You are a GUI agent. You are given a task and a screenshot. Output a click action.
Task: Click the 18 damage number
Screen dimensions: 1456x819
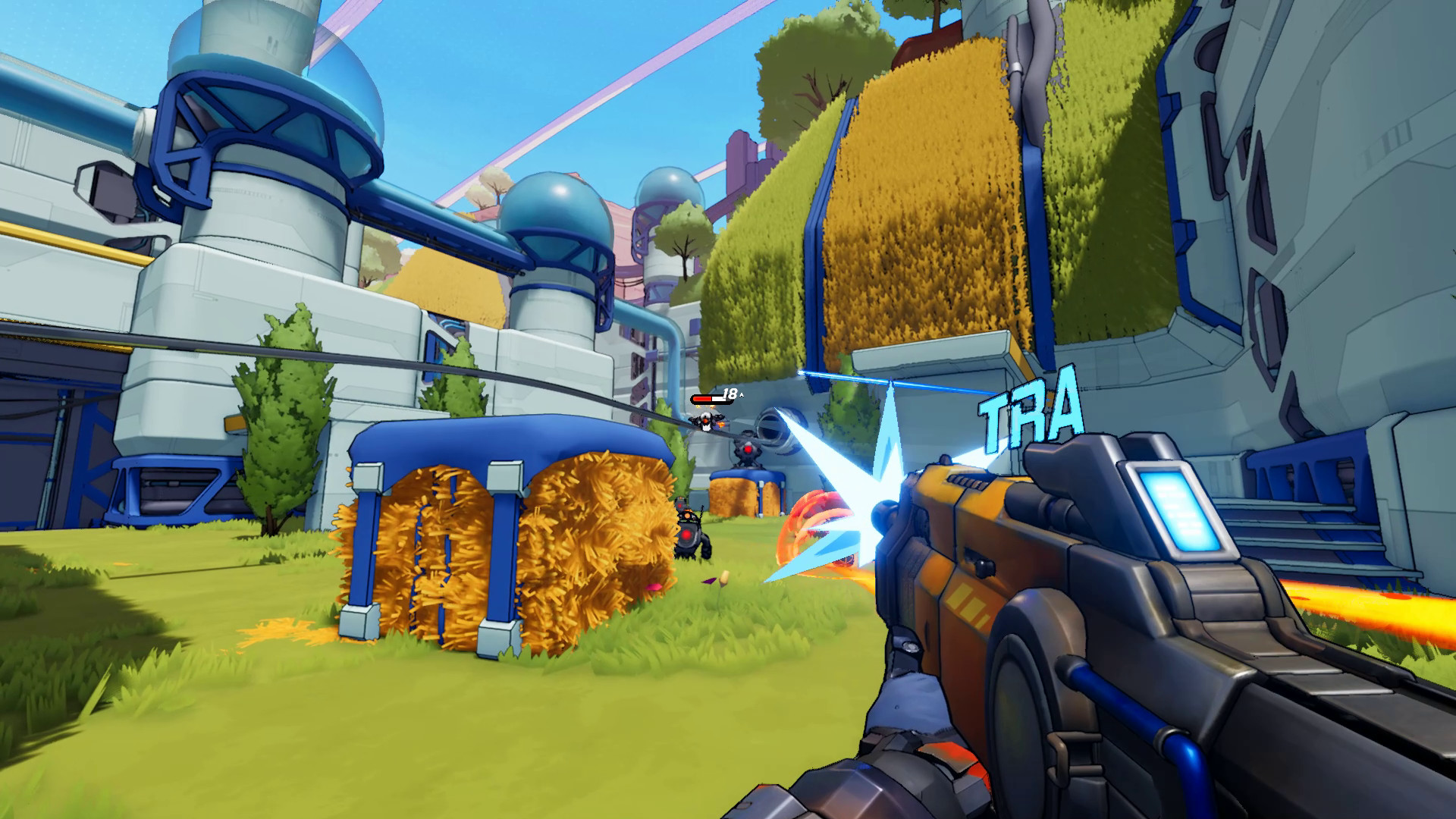tap(729, 392)
